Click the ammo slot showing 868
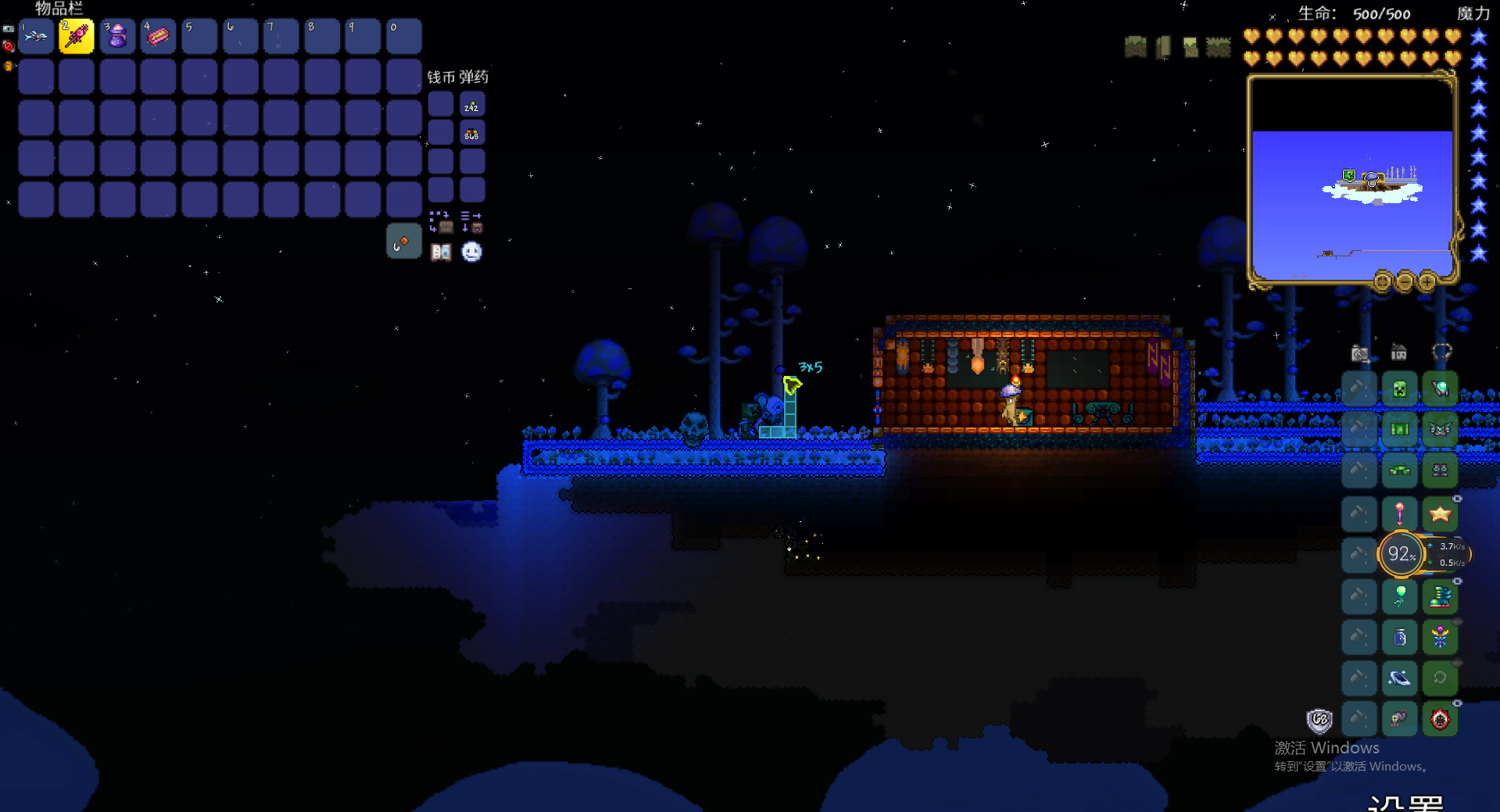 (472, 133)
